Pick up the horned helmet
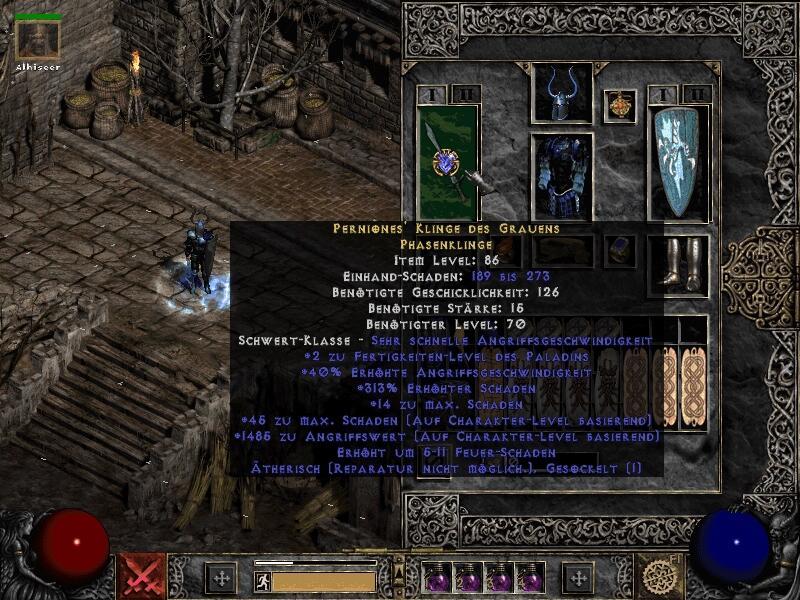This screenshot has height=600, width=800. click(x=561, y=93)
